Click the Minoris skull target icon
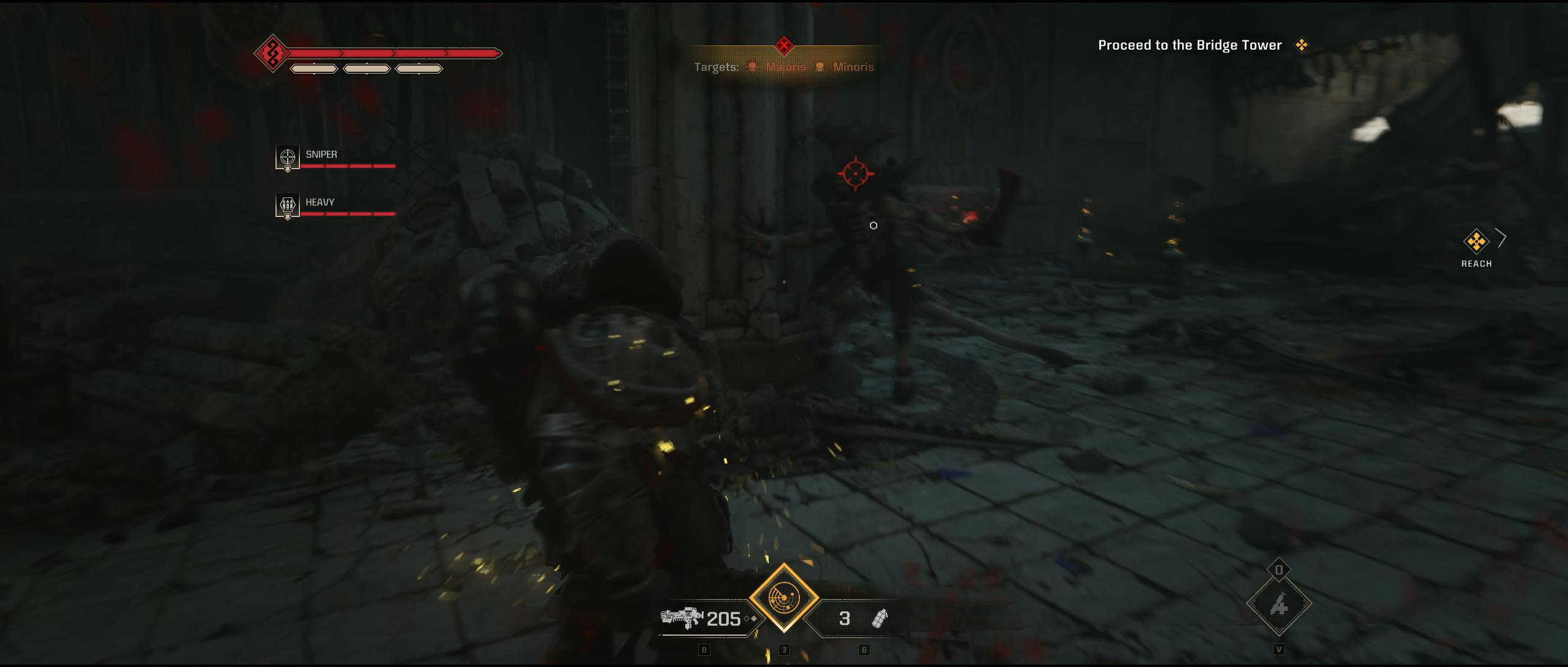This screenshot has height=667, width=1568. point(820,67)
